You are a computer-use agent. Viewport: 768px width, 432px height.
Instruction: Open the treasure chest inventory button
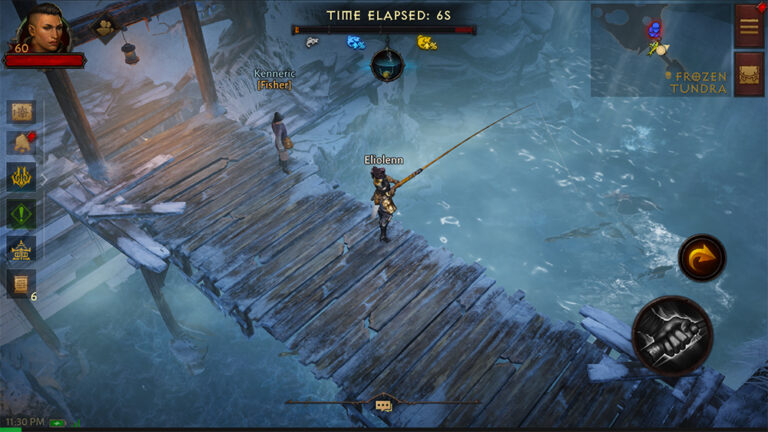[x=749, y=73]
